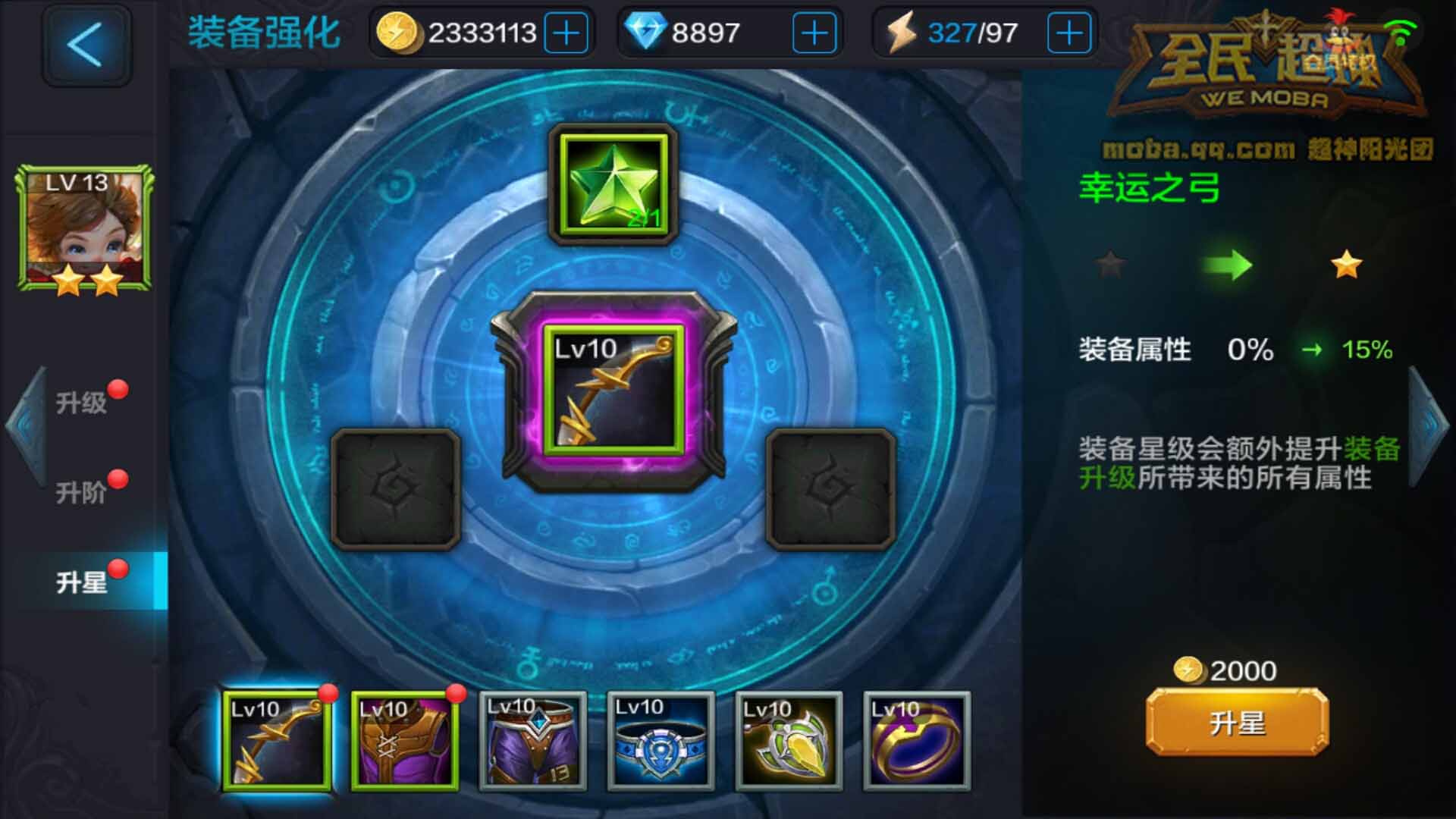The image size is (1456, 819).
Task: Click the gold coin currency icon
Action: 400,32
